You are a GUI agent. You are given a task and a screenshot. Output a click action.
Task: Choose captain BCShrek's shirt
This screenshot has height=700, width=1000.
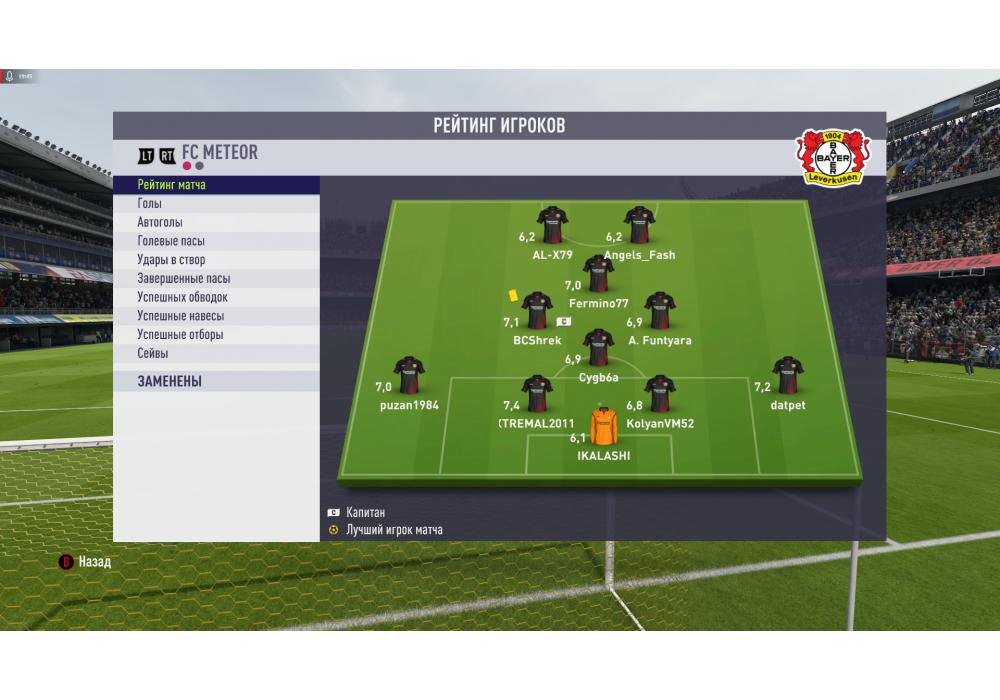(x=537, y=310)
